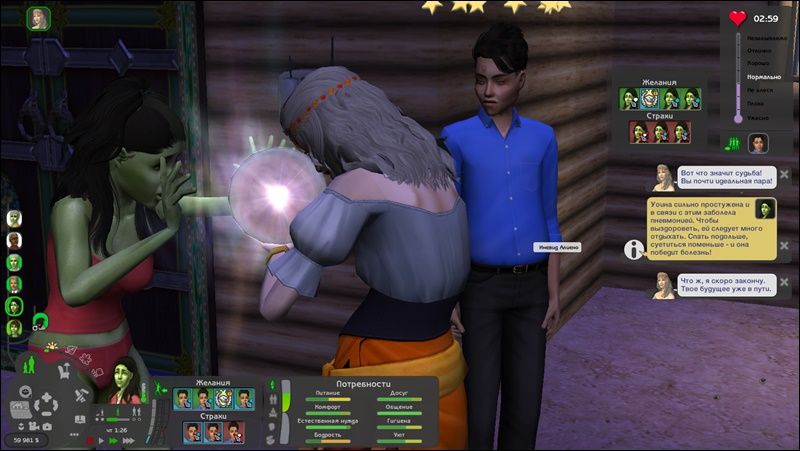The height and width of the screenshot is (451, 800).
Task: Dismiss the pneumonia notification
Action: pos(785,244)
